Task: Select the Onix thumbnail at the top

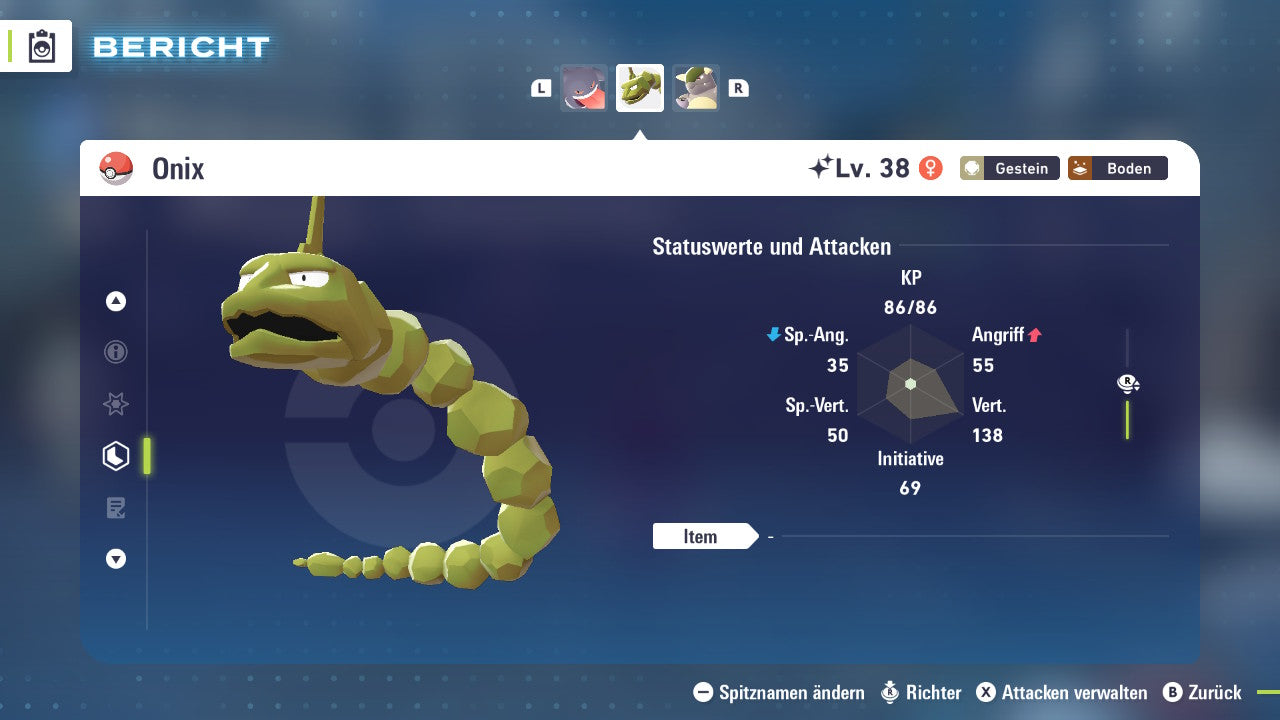Action: pos(639,87)
